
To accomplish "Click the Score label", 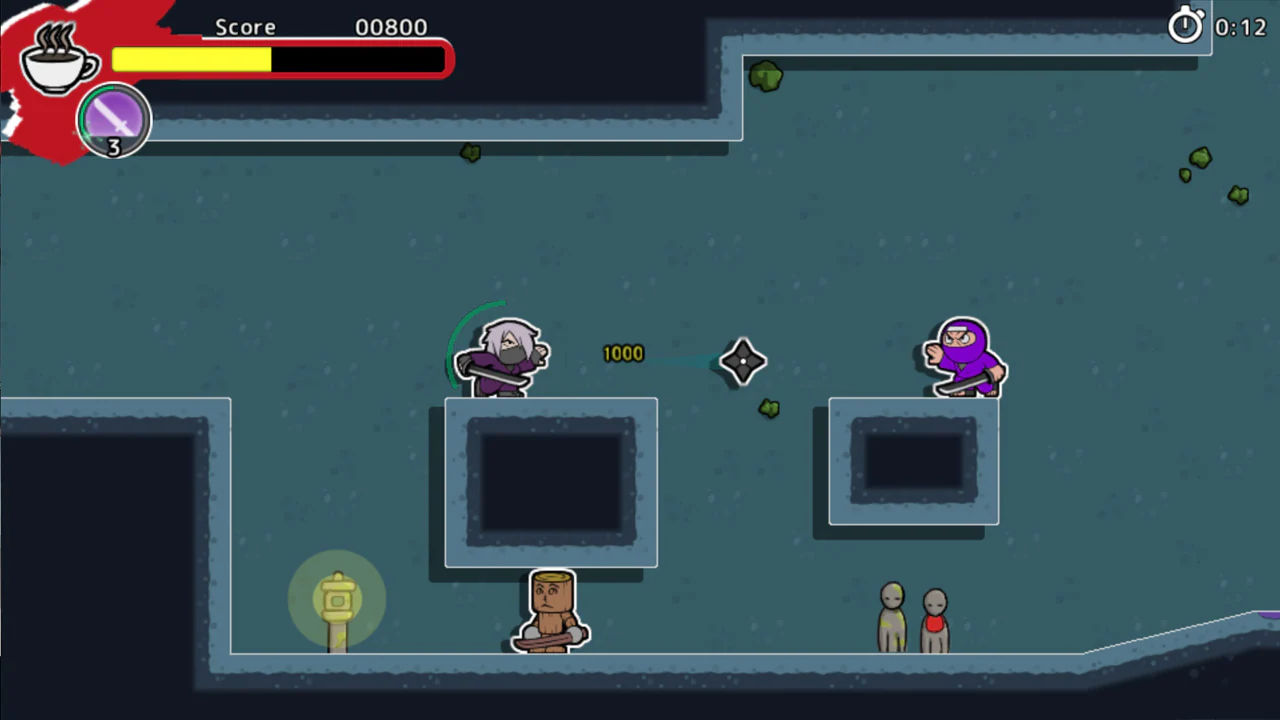I will coord(245,27).
